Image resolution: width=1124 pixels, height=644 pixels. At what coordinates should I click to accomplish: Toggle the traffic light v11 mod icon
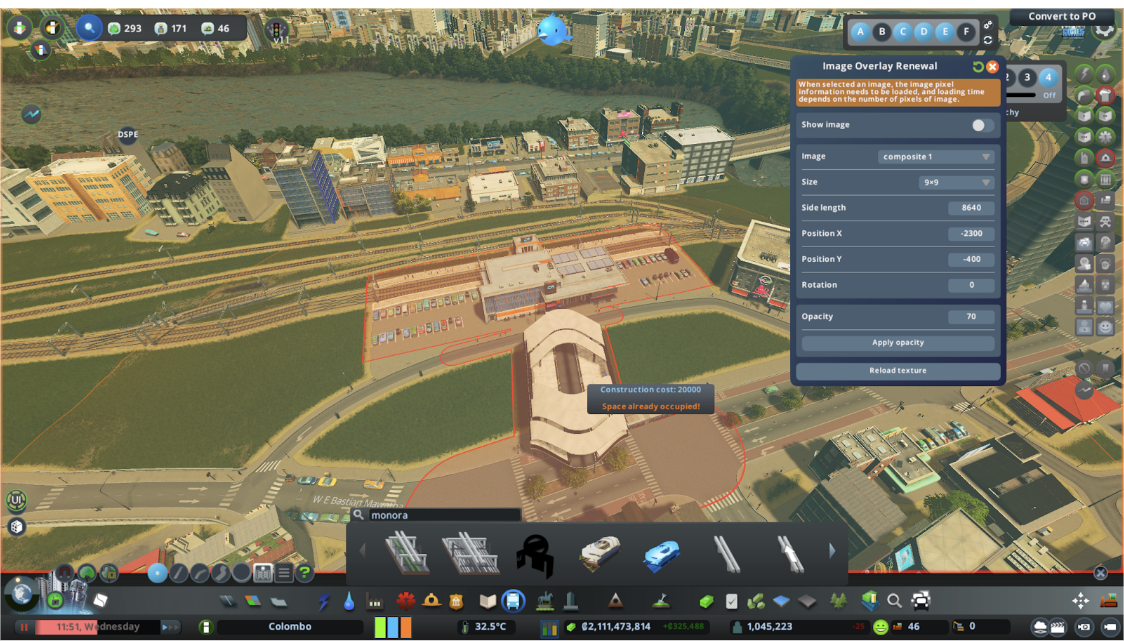[x=277, y=31]
